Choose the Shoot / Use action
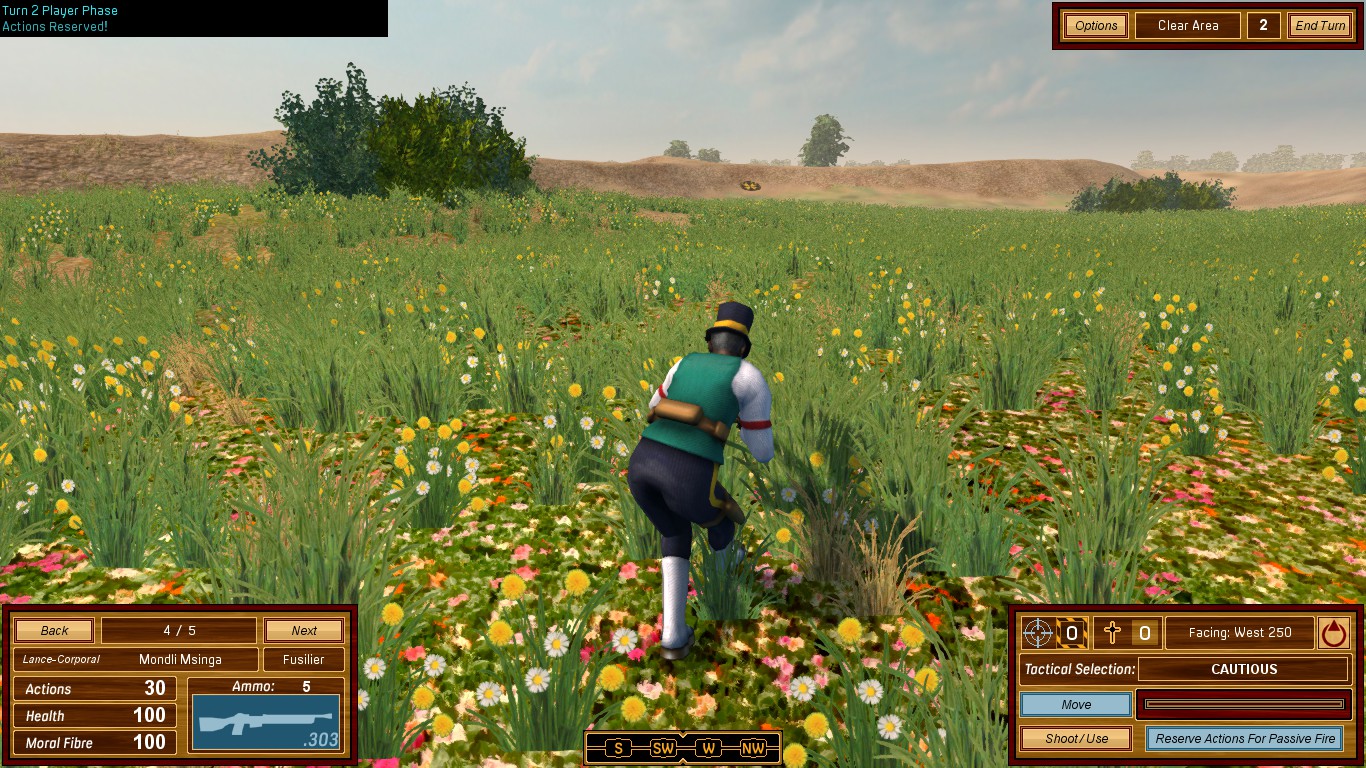This screenshot has height=768, width=1366. (x=1076, y=739)
